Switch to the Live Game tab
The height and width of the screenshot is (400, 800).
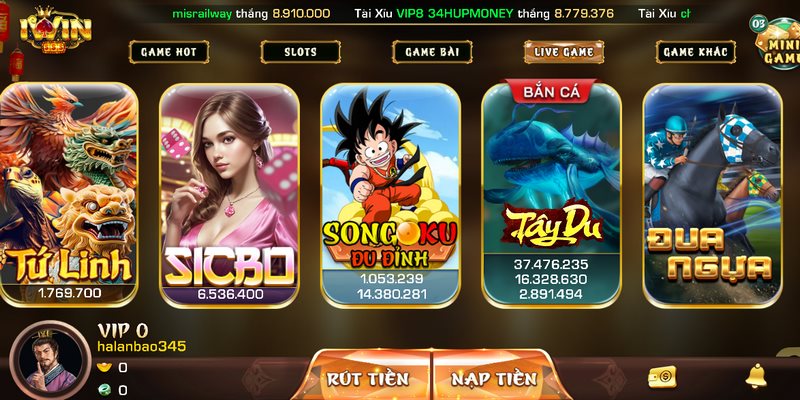(x=564, y=52)
